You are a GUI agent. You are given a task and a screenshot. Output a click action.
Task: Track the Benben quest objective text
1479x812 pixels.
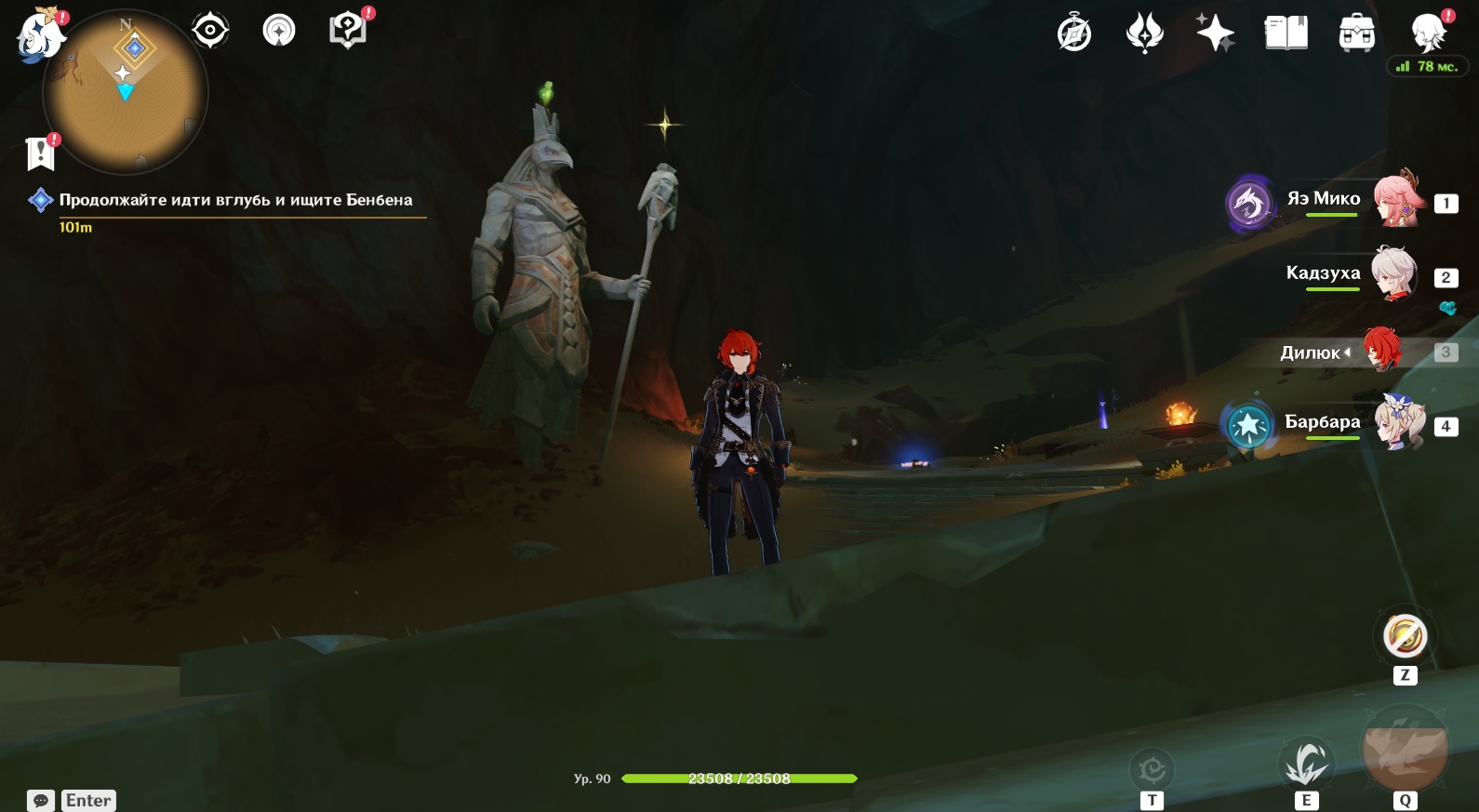tap(235, 200)
